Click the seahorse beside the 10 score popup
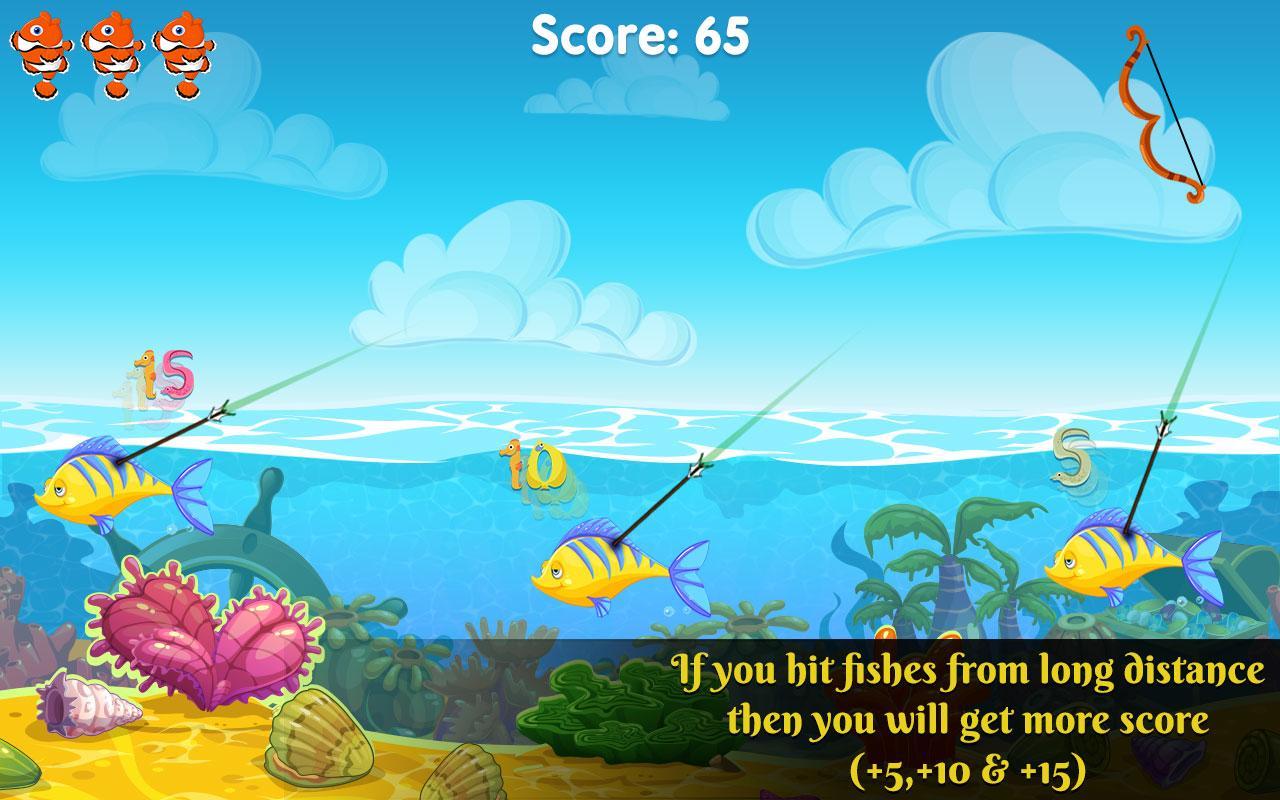1280x800 pixels. (512, 465)
